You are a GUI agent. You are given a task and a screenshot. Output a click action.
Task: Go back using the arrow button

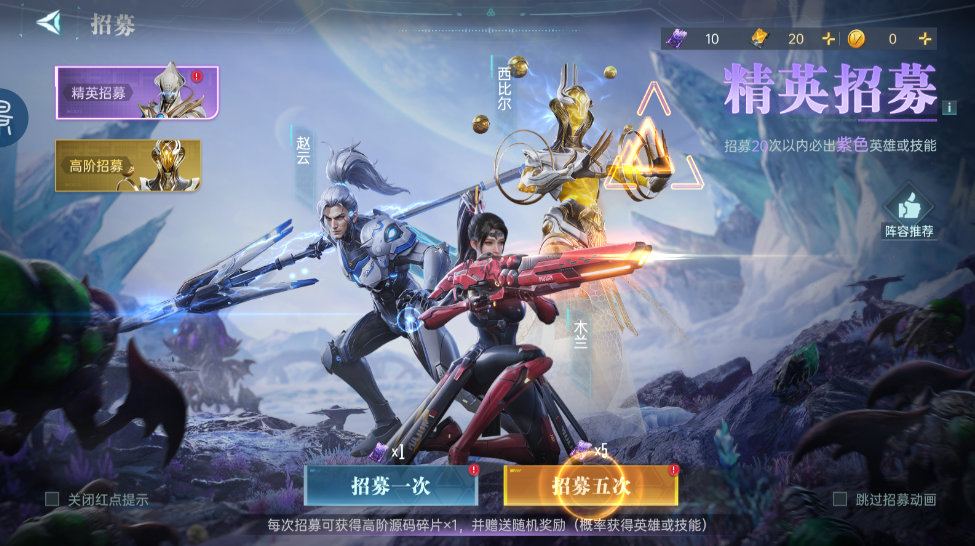49,23
